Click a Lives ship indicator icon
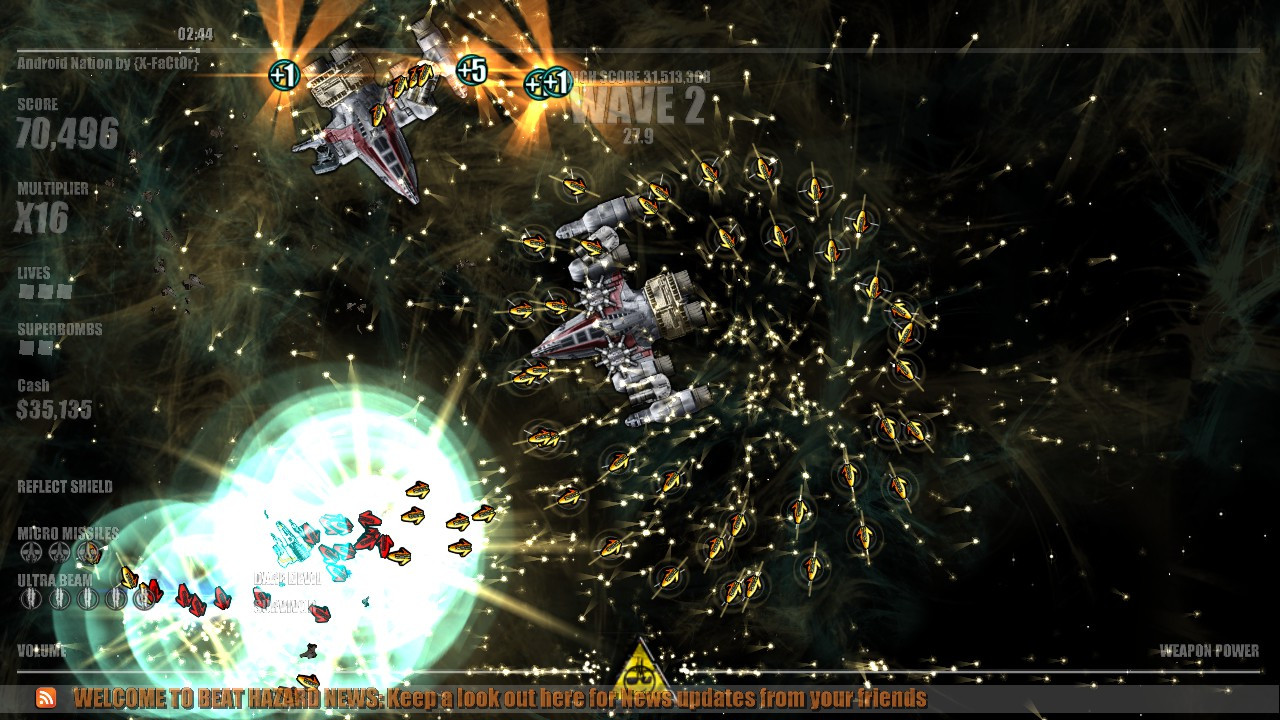Viewport: 1280px width, 720px height. coord(28,292)
